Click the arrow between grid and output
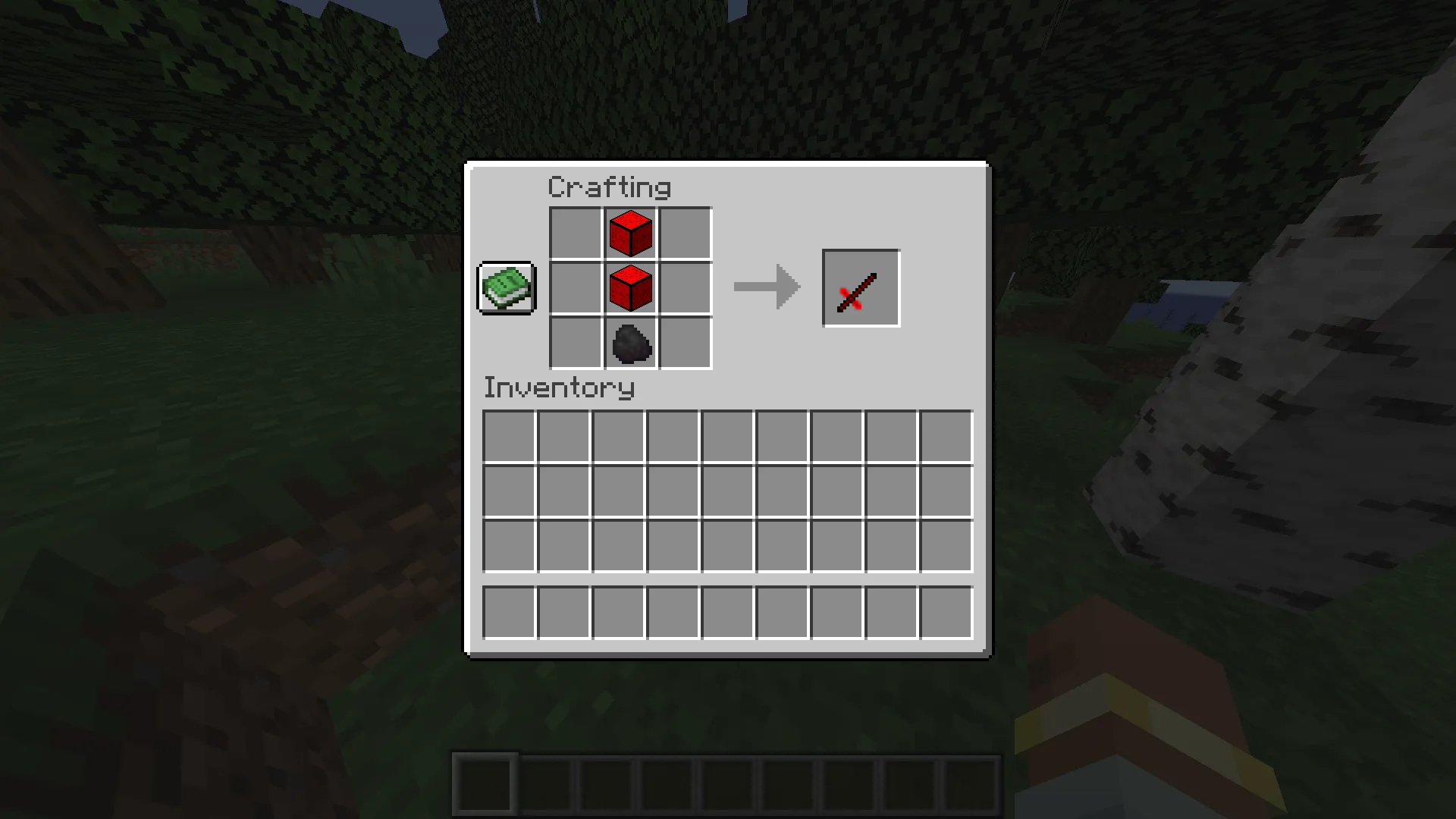Image resolution: width=1456 pixels, height=819 pixels. pyautogui.click(x=766, y=287)
